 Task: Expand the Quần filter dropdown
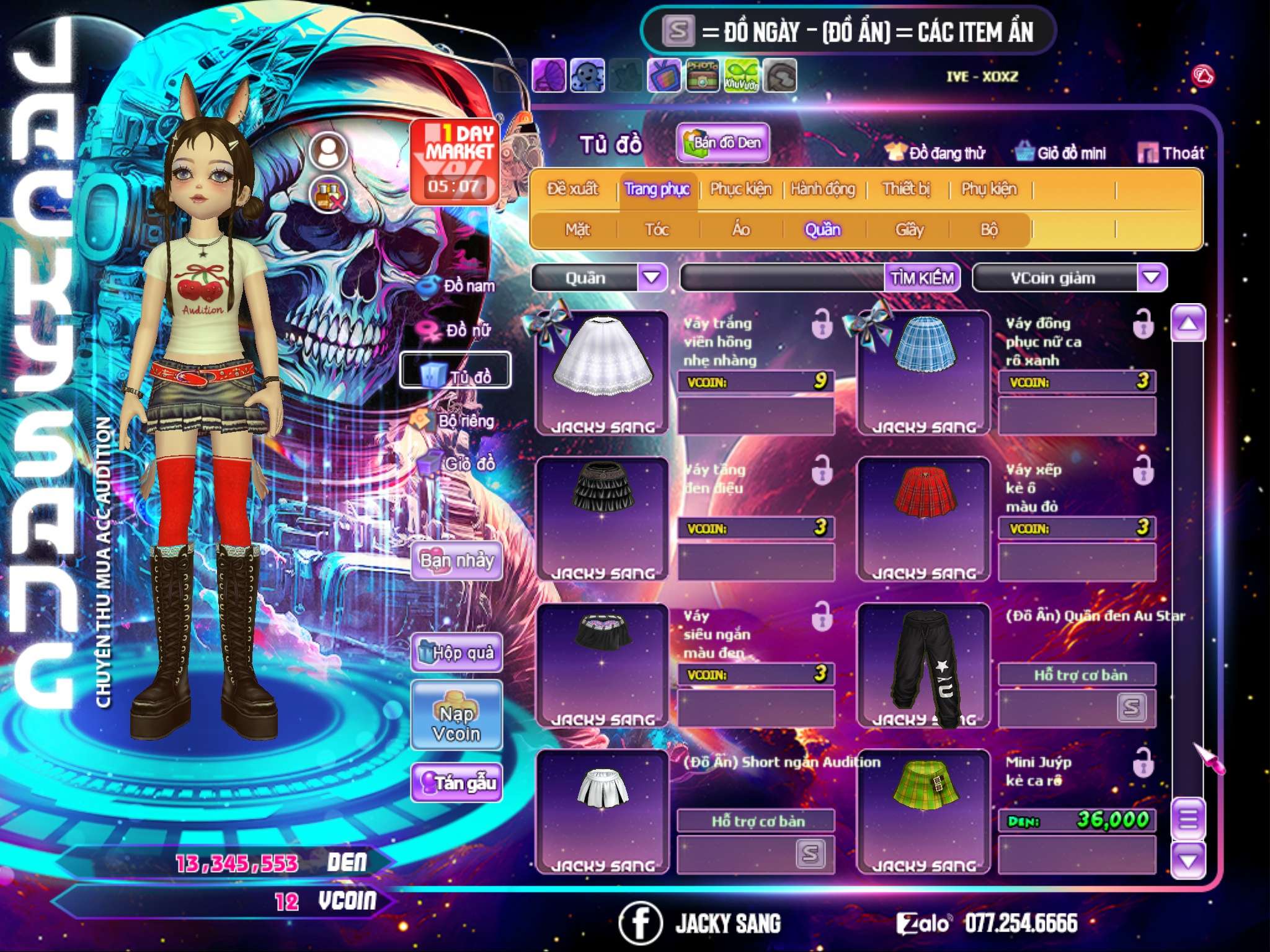[652, 277]
